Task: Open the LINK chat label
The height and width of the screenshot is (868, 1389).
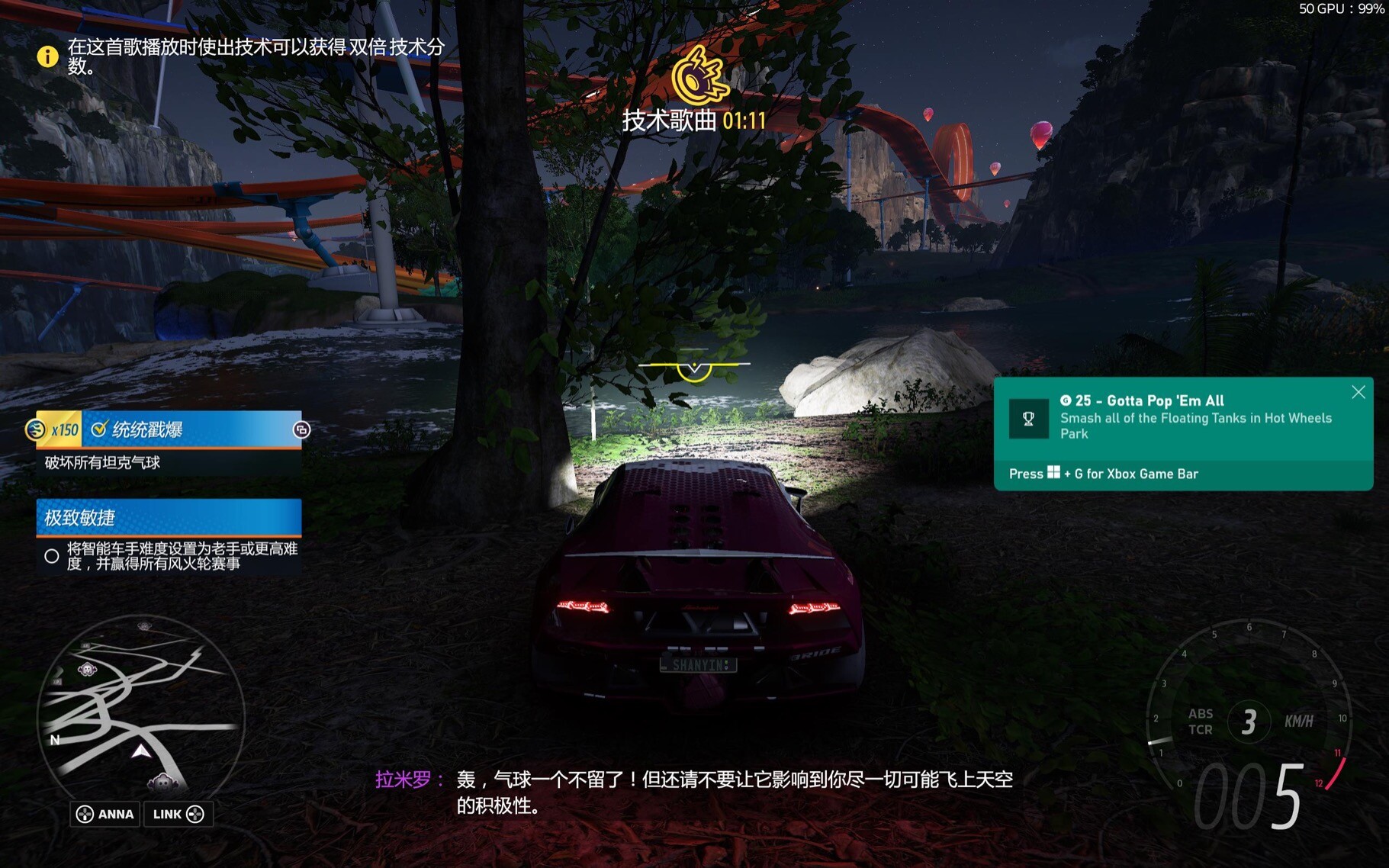Action: click(178, 814)
